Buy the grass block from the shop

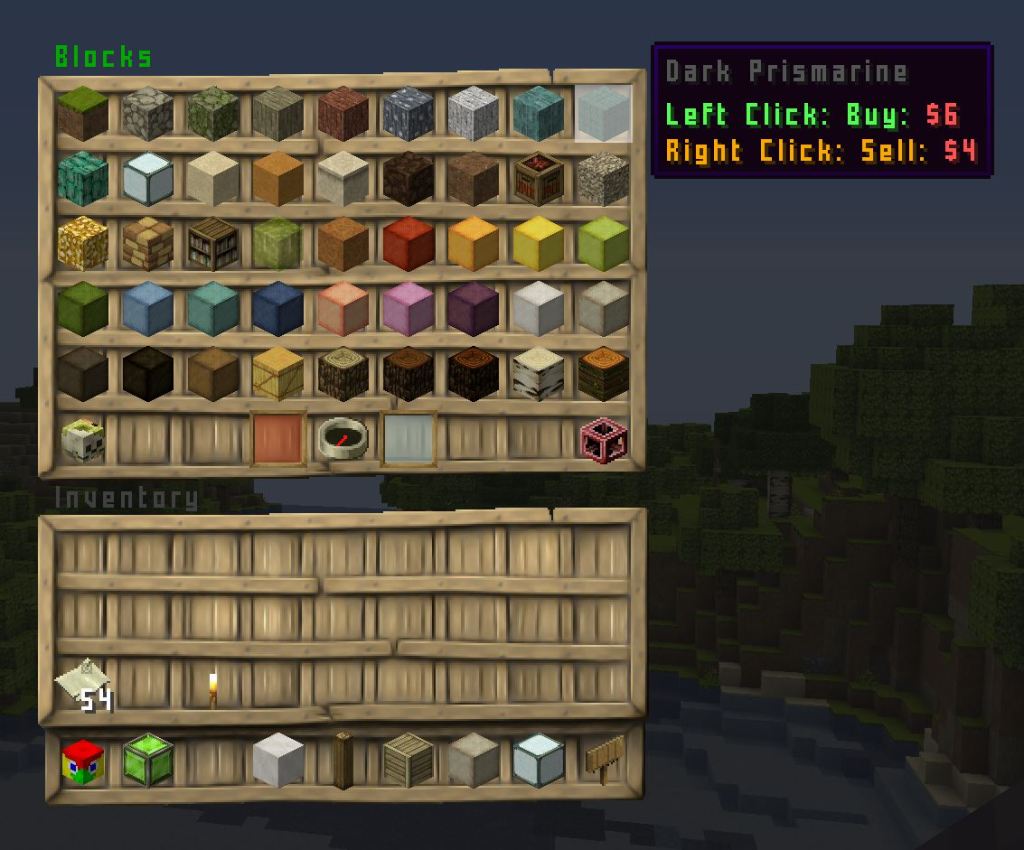[x=83, y=113]
